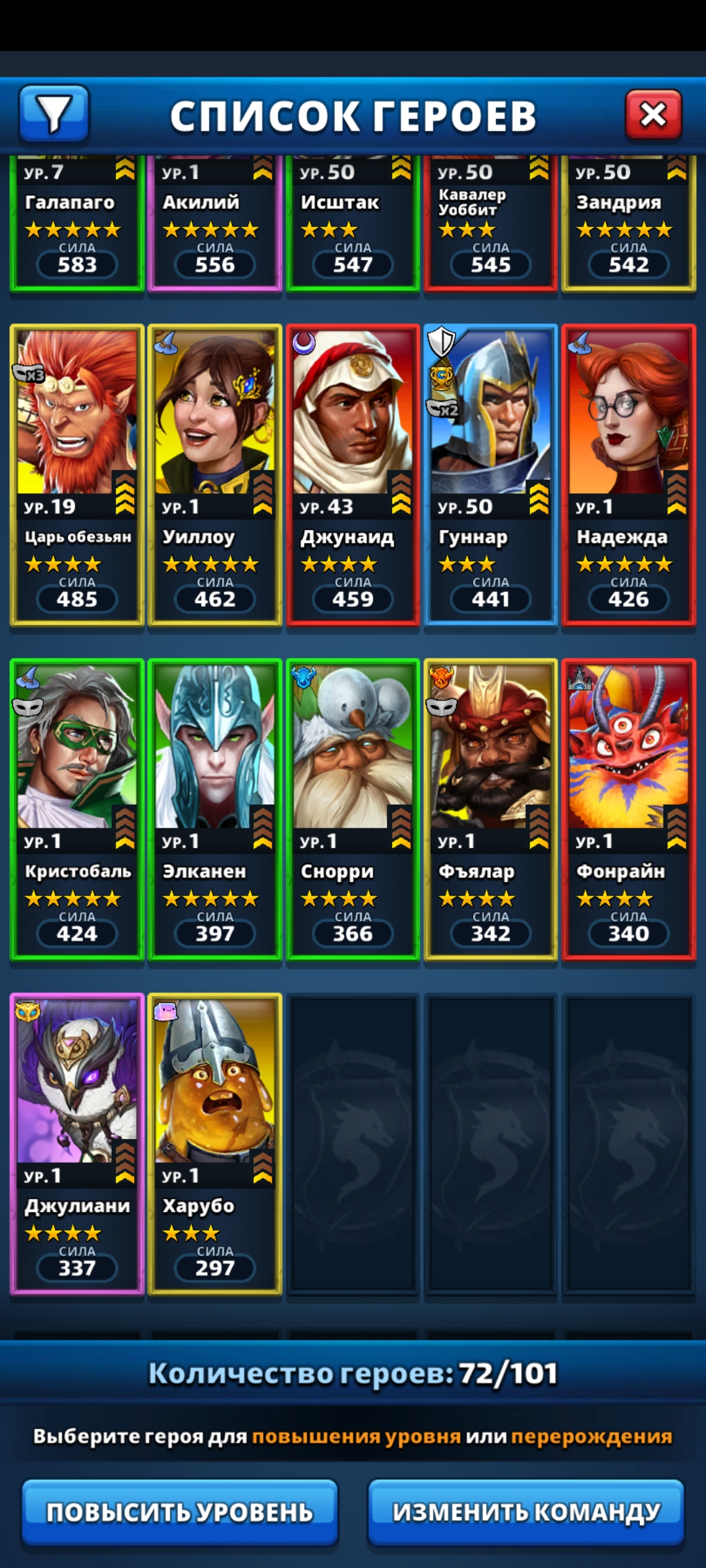Tap the Повысить уровень button
706x1568 pixels.
180,1512
